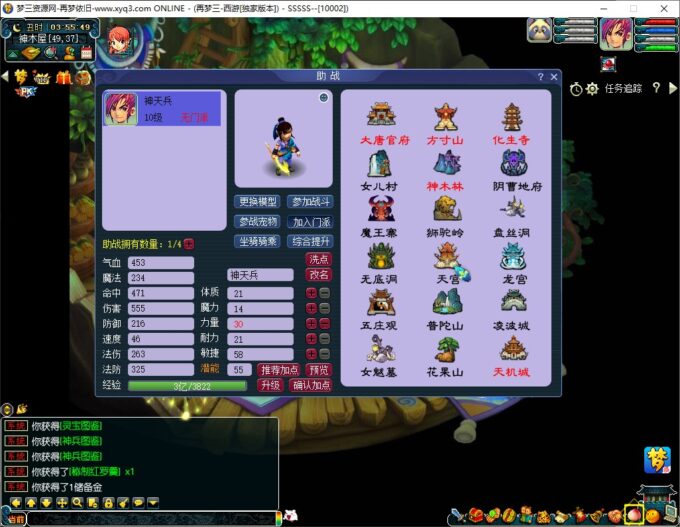The height and width of the screenshot is (527, 680).
Task: Level up using the 升级 button
Action: pos(270,386)
